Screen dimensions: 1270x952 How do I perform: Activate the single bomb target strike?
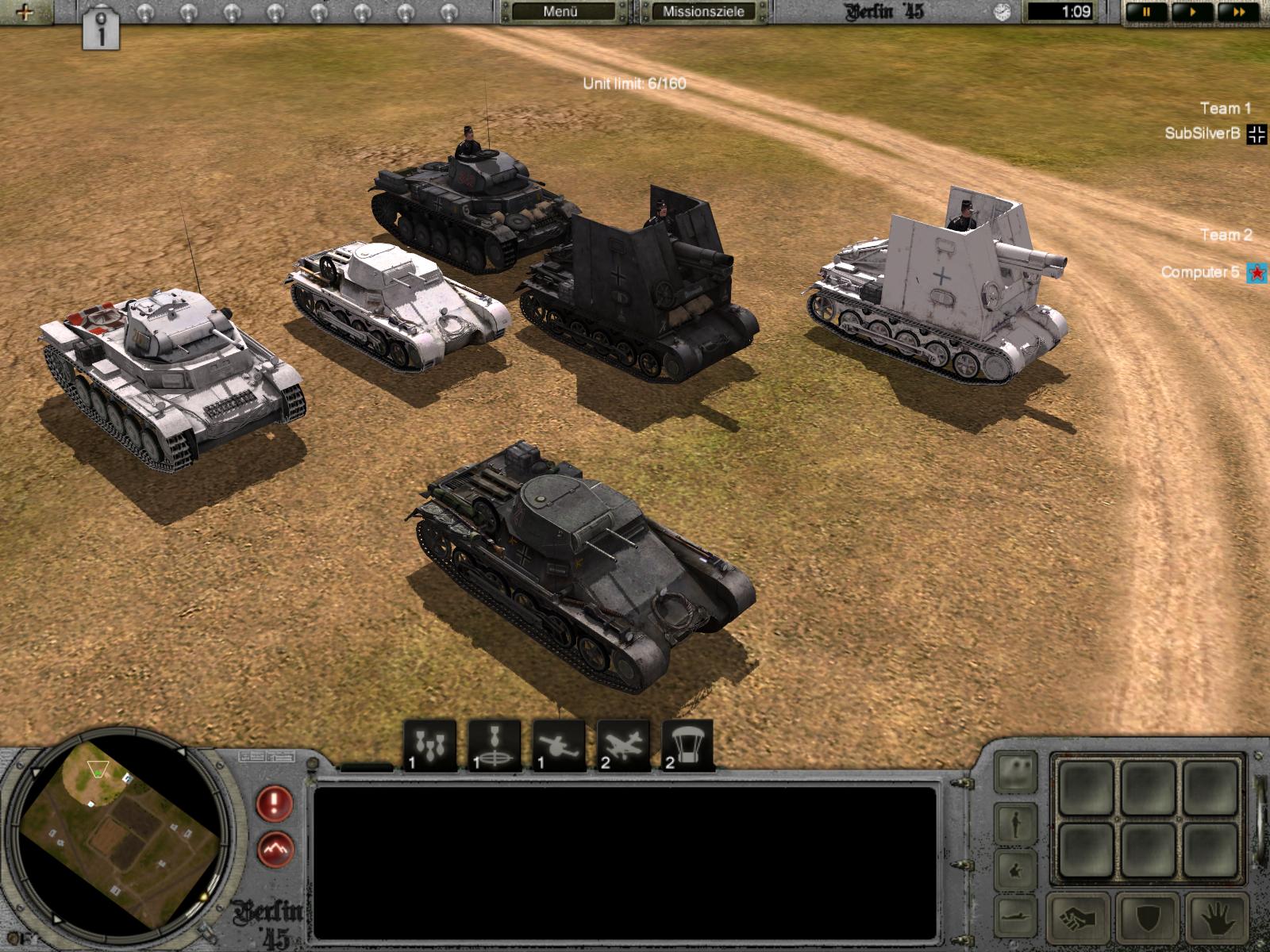[x=495, y=746]
